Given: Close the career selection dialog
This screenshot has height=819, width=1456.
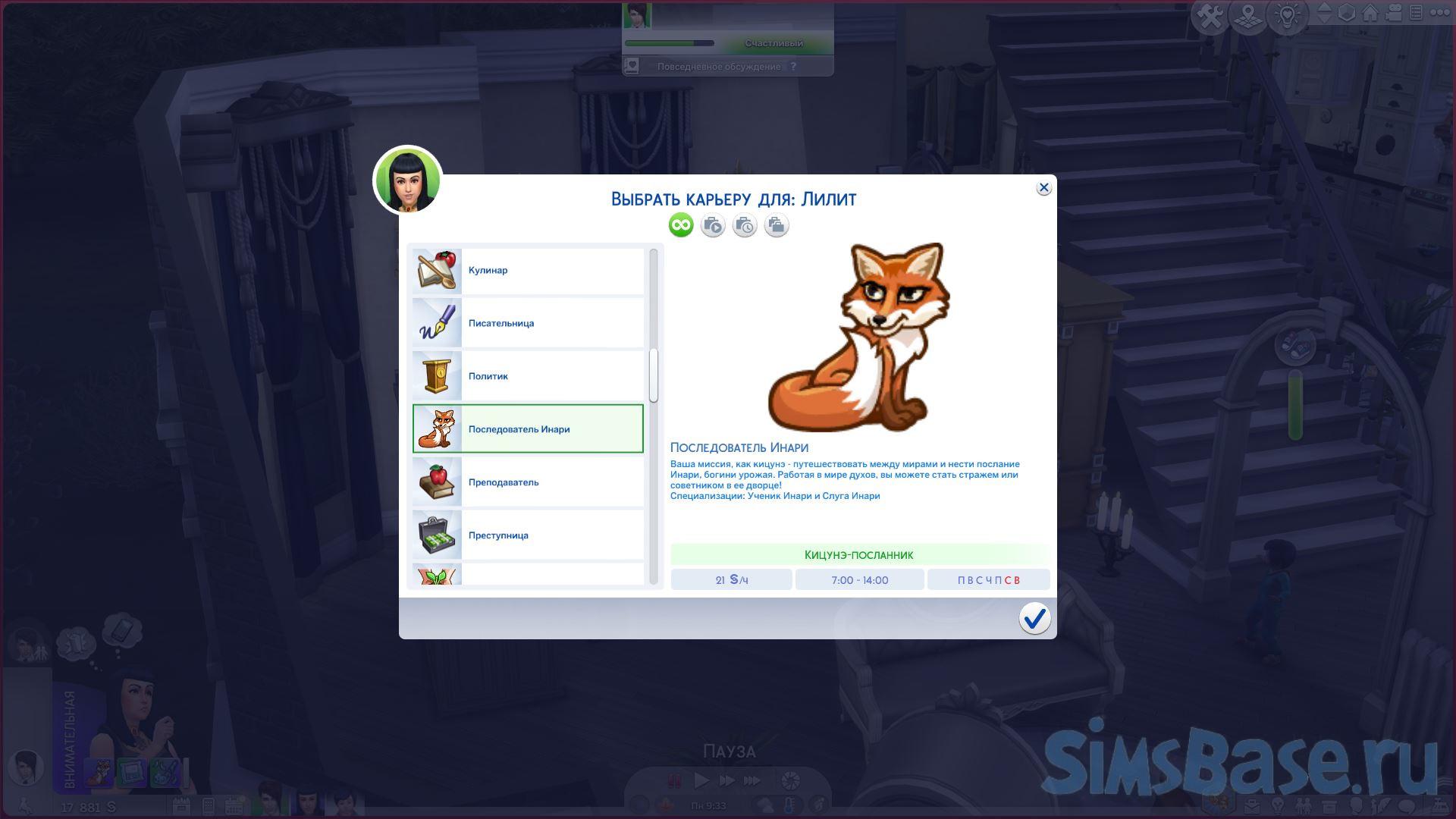Looking at the screenshot, I should 1043,188.
